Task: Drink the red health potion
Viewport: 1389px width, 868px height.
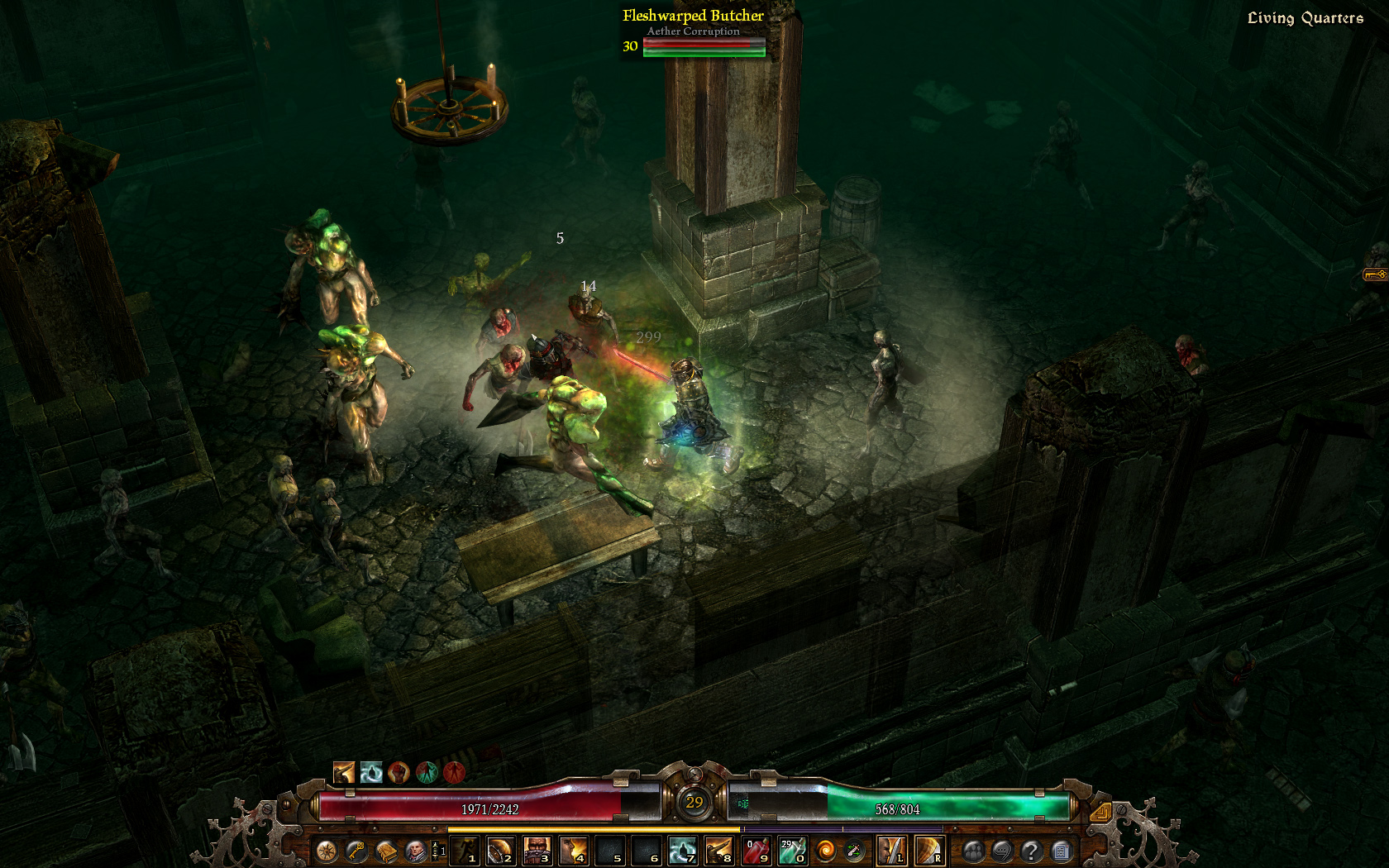Action: tap(756, 851)
